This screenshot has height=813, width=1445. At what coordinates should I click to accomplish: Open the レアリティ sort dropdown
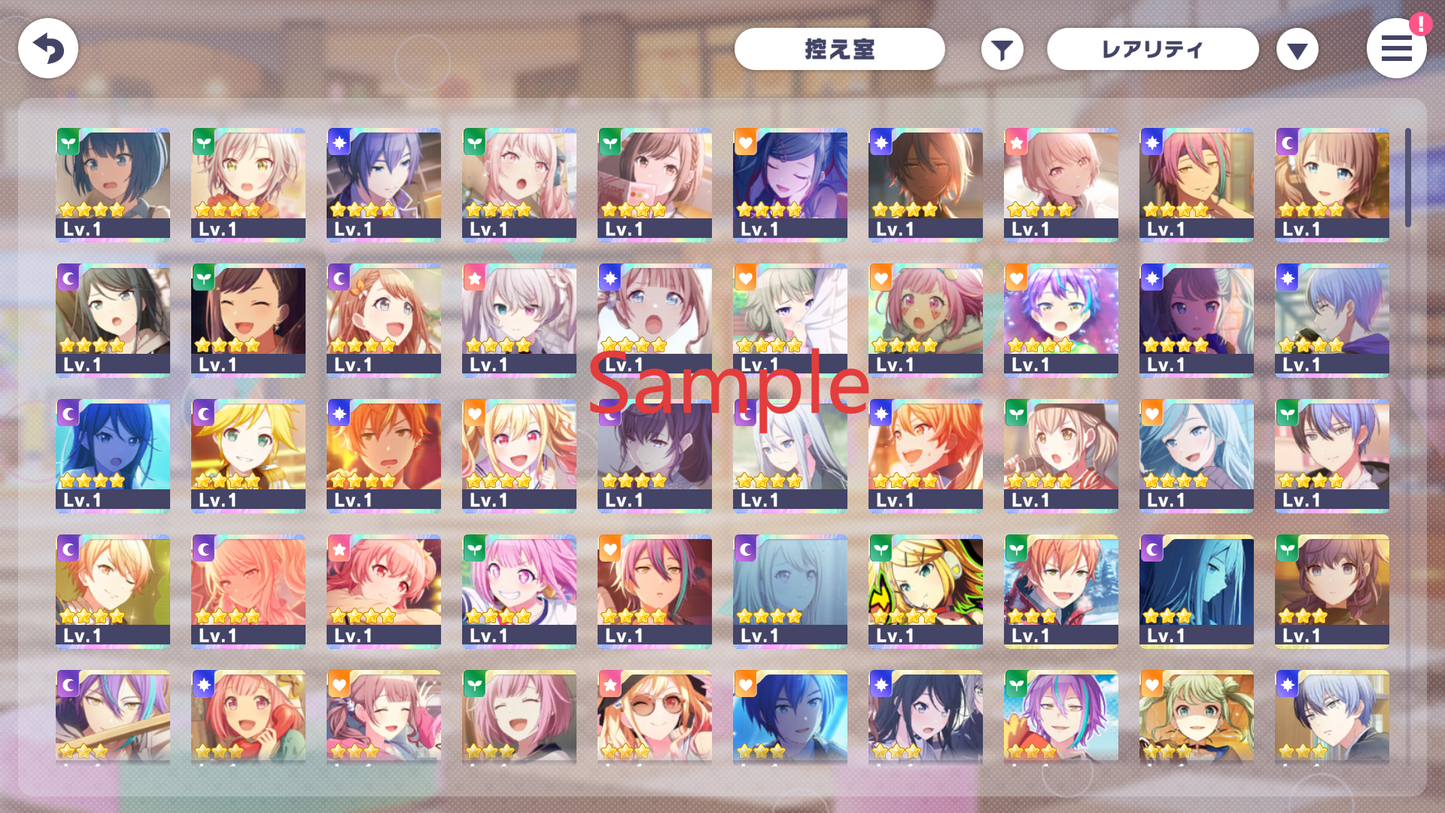click(1152, 48)
